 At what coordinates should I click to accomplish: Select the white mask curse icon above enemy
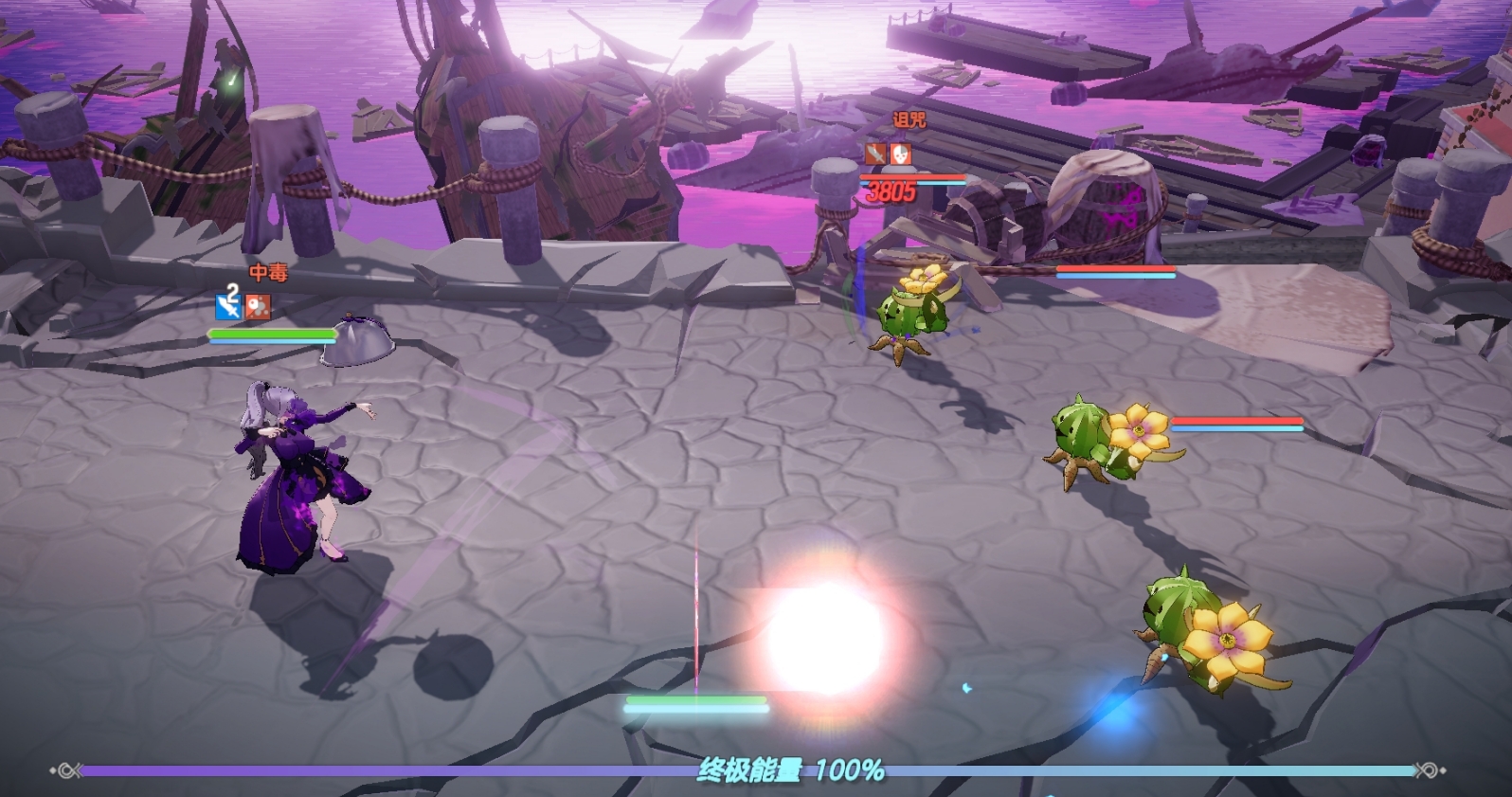(900, 154)
